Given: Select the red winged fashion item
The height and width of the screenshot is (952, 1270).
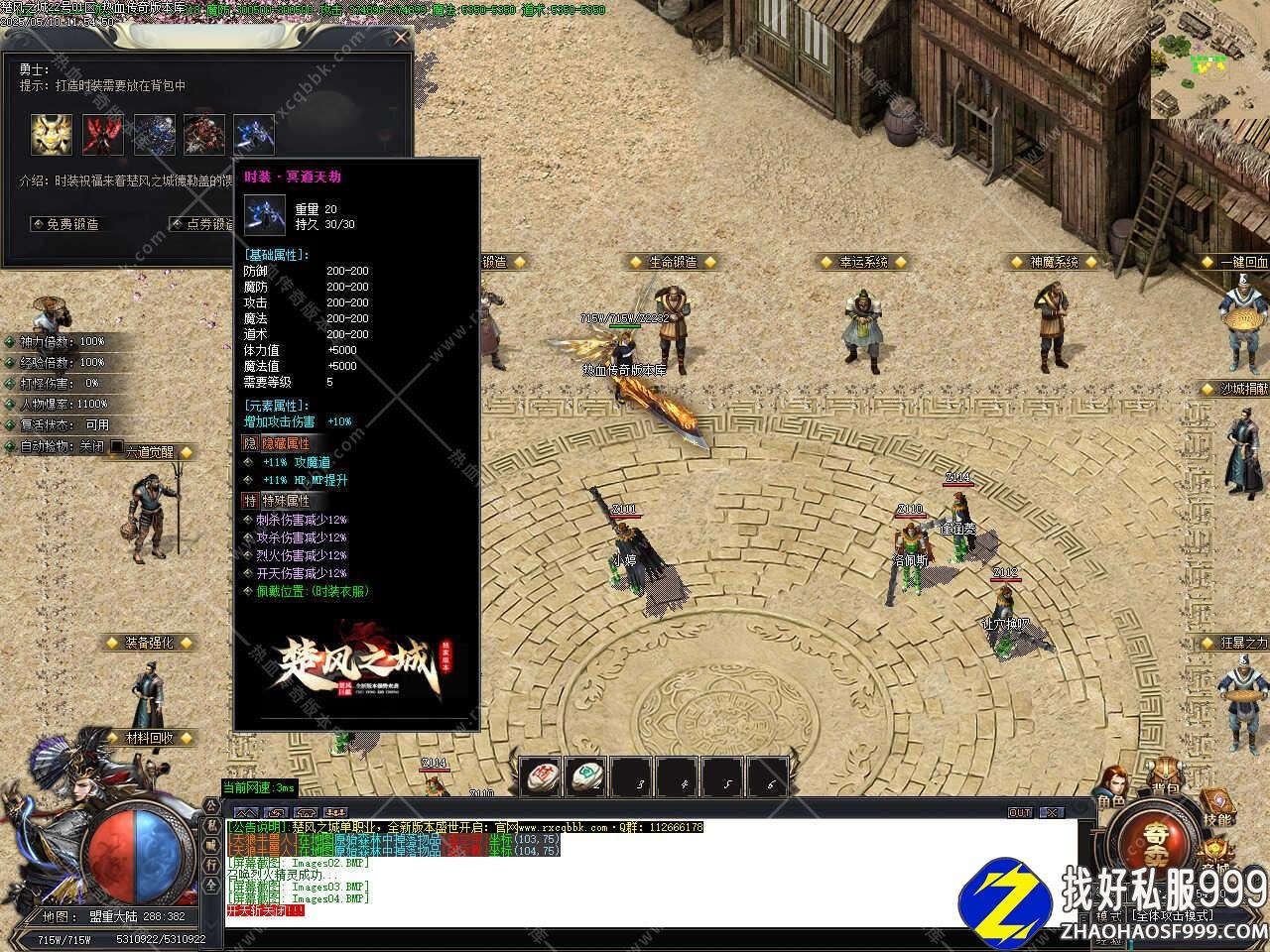Looking at the screenshot, I should click(x=102, y=134).
